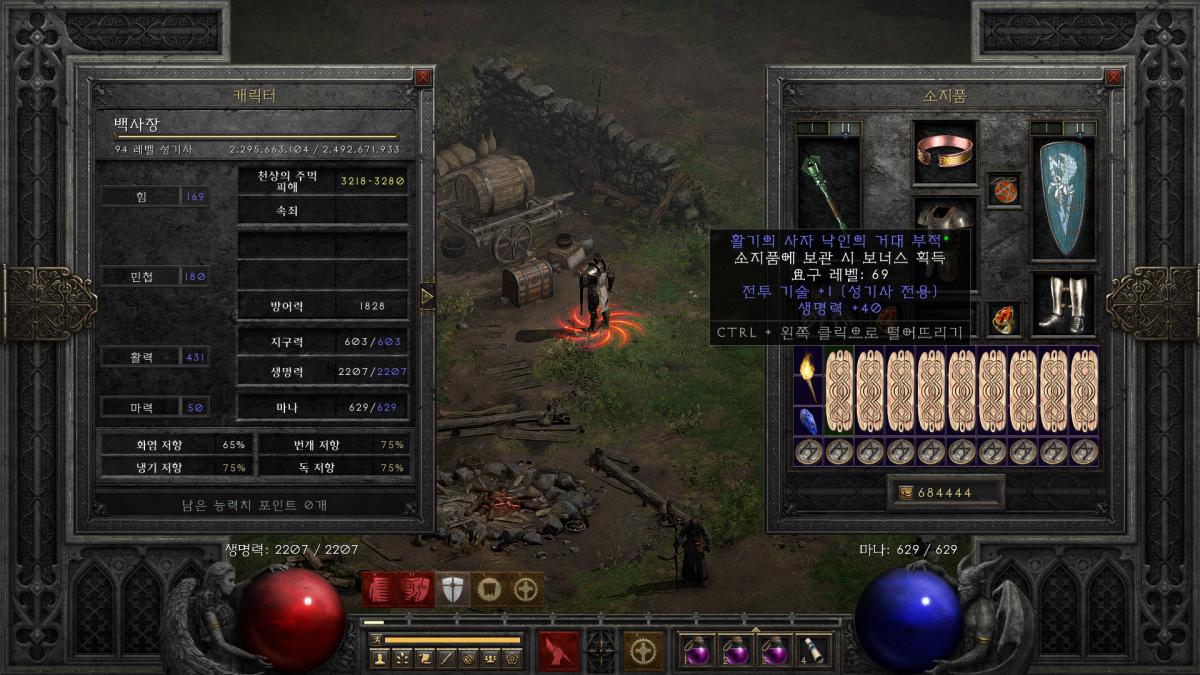The image size is (1200, 675).
Task: Pick up the blue gem charm in inventory
Action: pyautogui.click(x=808, y=421)
